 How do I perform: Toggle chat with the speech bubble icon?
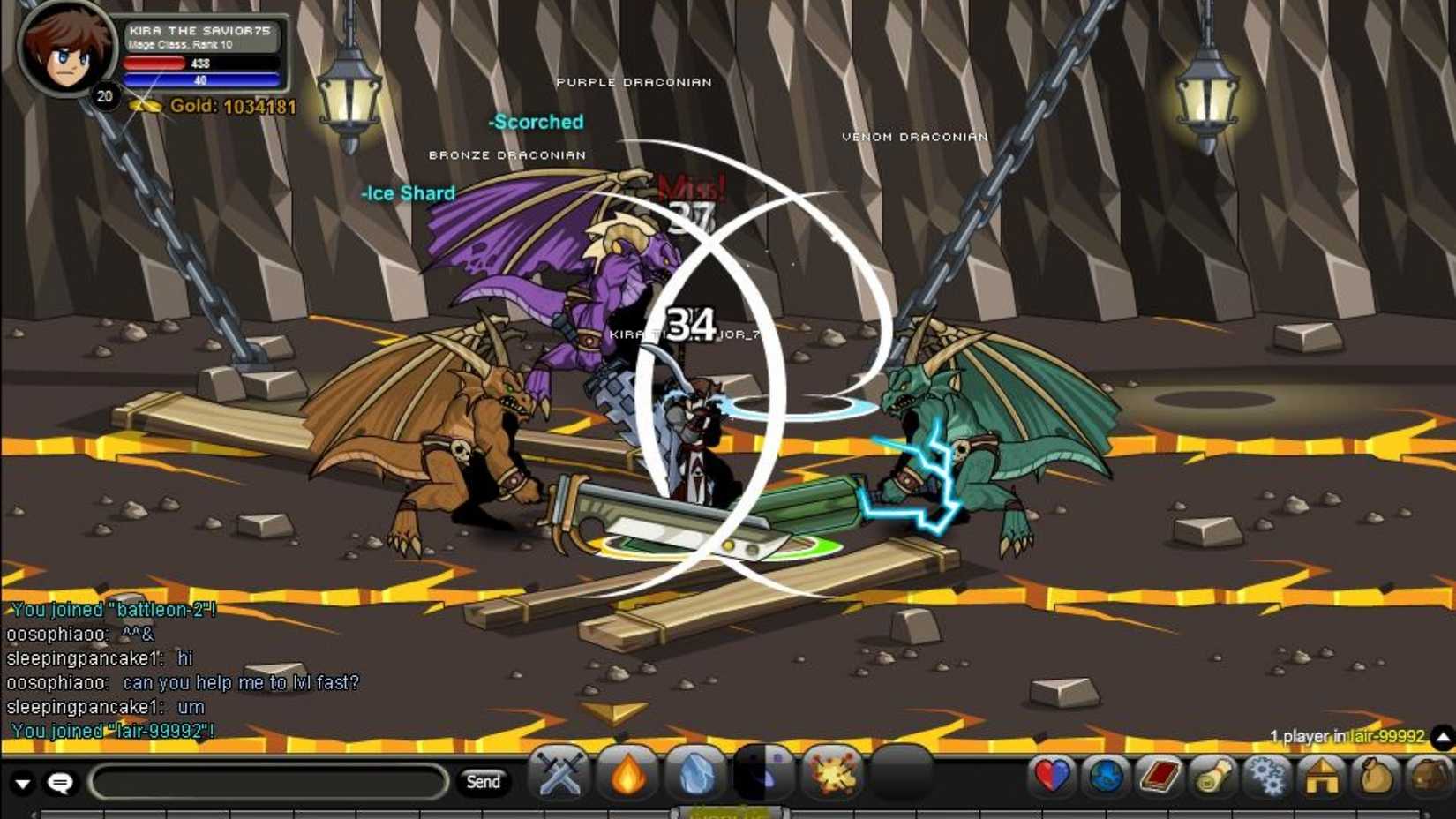[x=58, y=782]
